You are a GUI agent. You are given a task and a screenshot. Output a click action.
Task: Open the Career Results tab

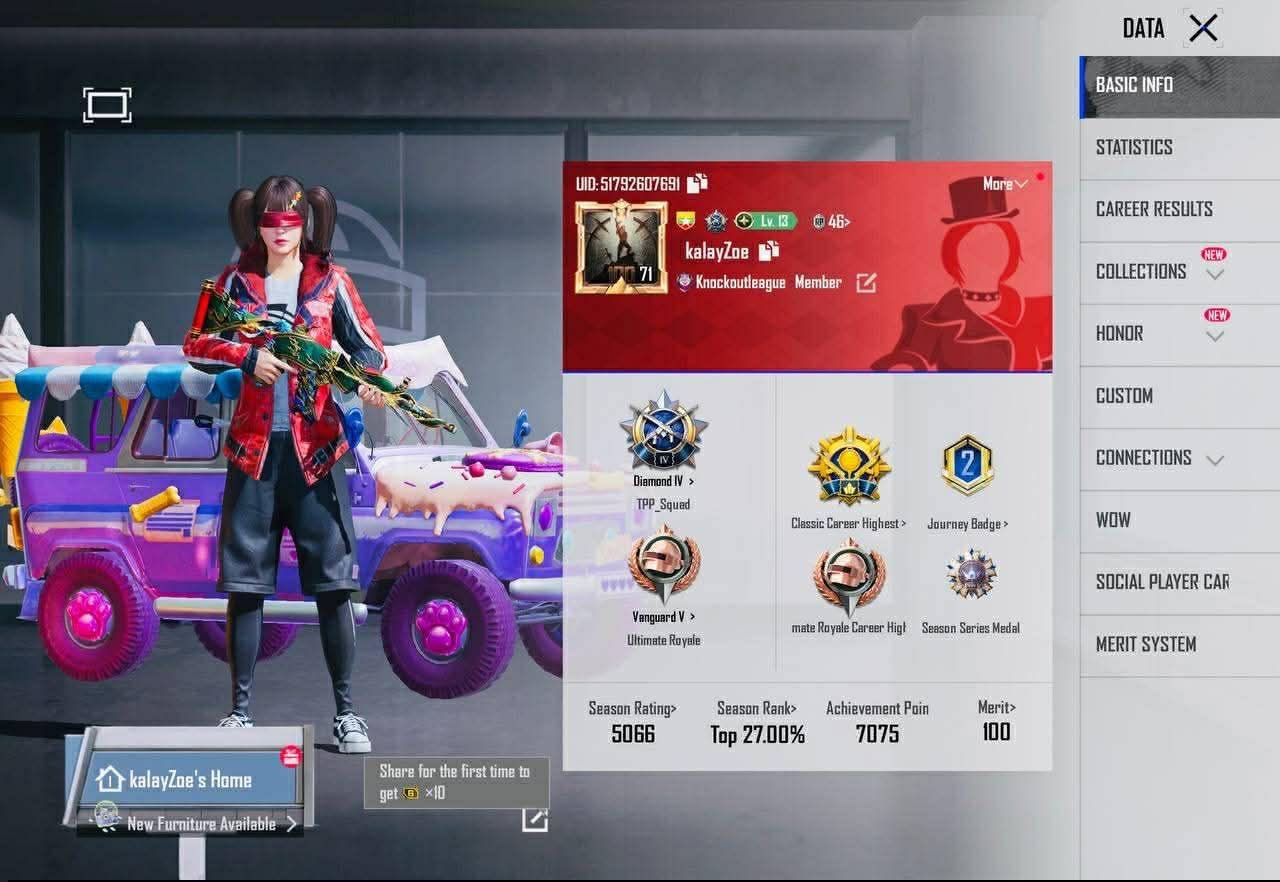(x=1154, y=209)
